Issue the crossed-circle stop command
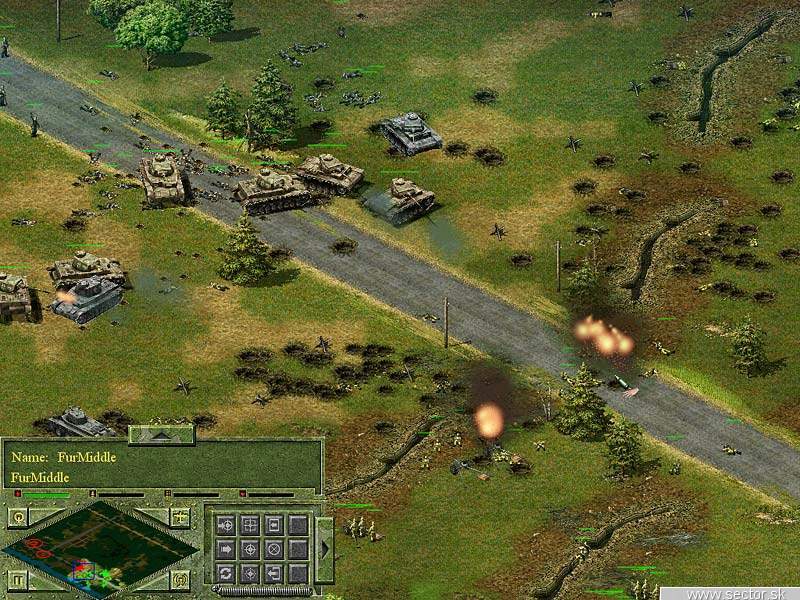Image resolution: width=800 pixels, height=600 pixels. [273, 549]
